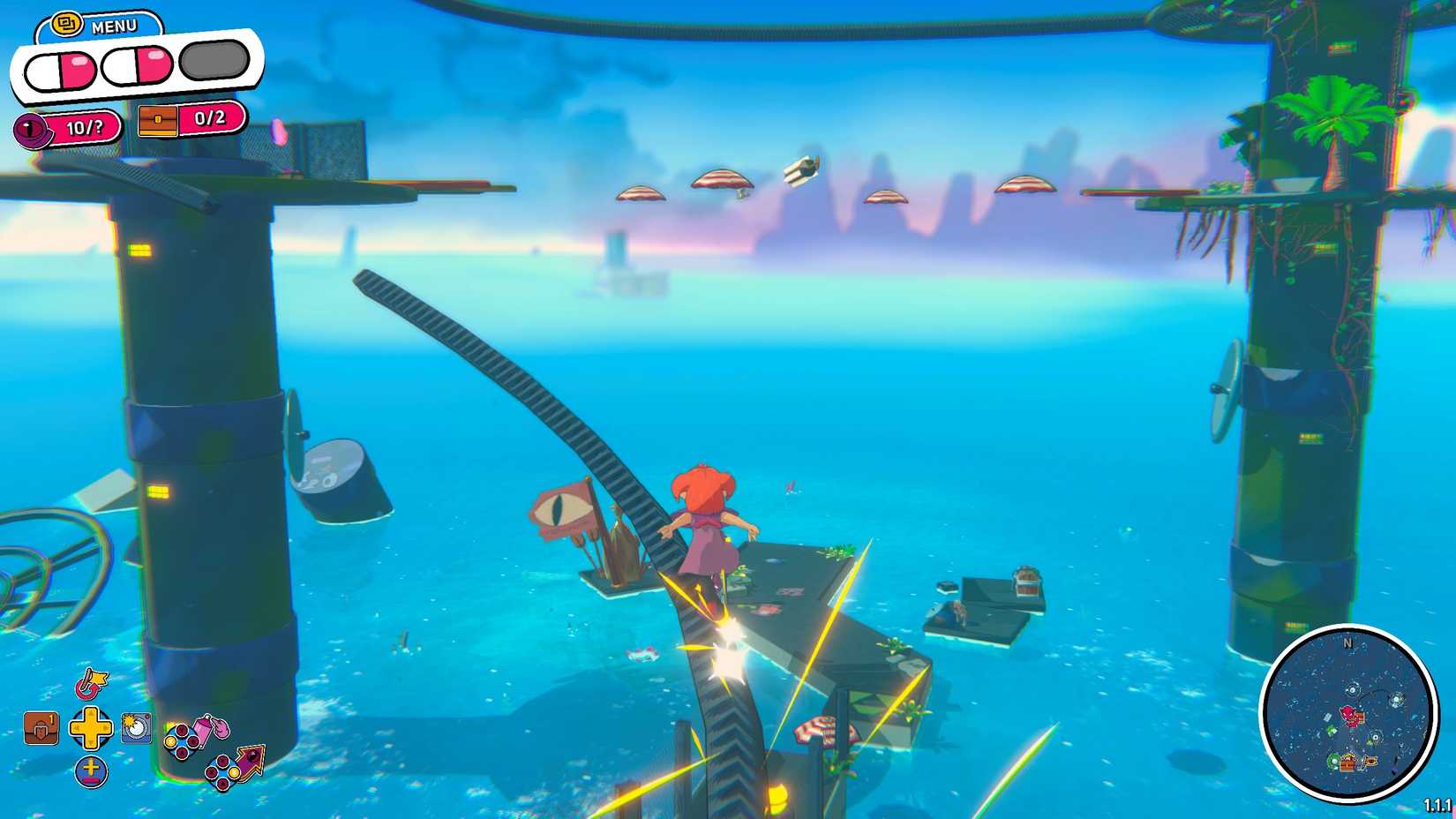
Task: Click the blue plus jump icon
Action: click(x=91, y=771)
